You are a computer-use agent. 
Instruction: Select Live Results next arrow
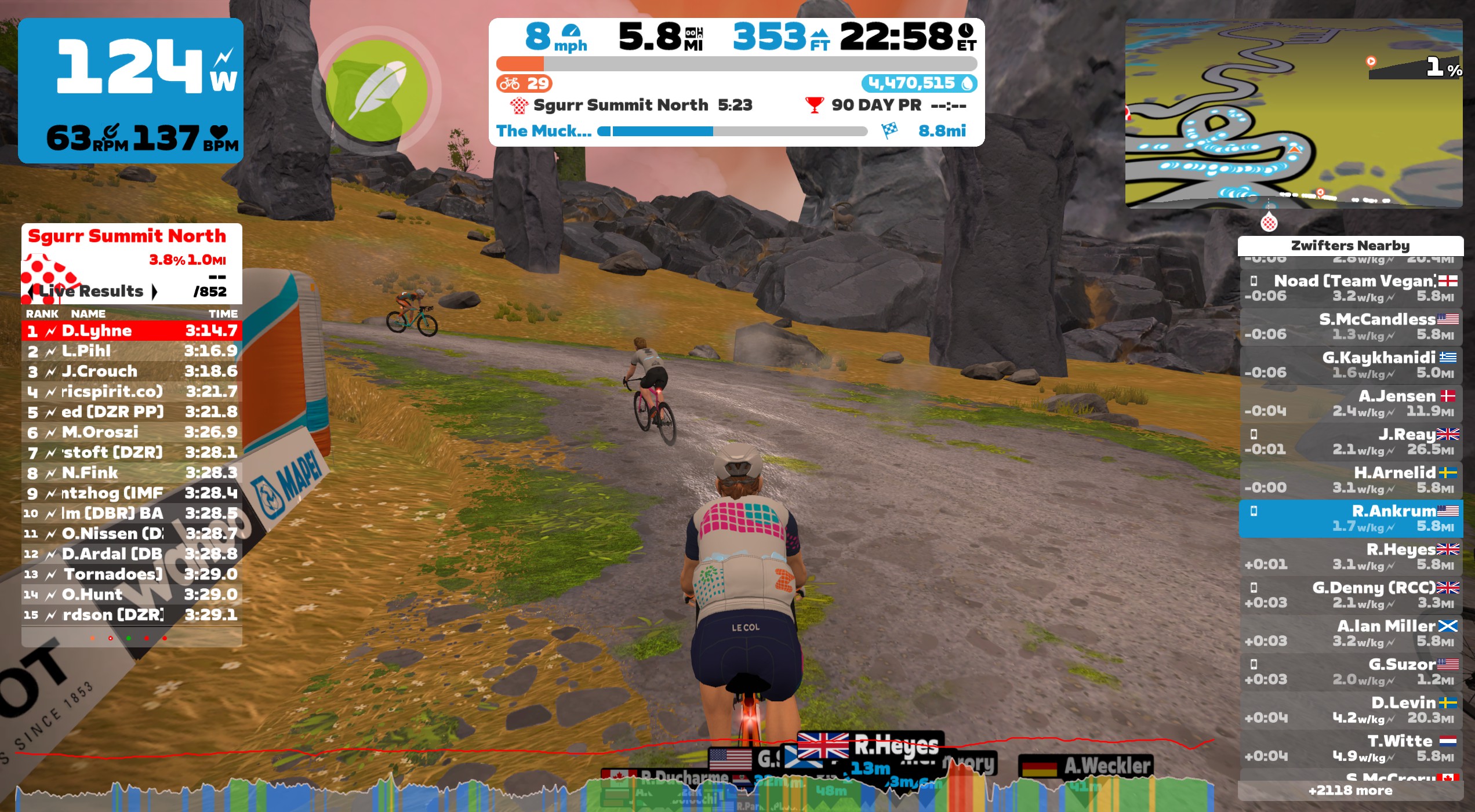tap(154, 291)
